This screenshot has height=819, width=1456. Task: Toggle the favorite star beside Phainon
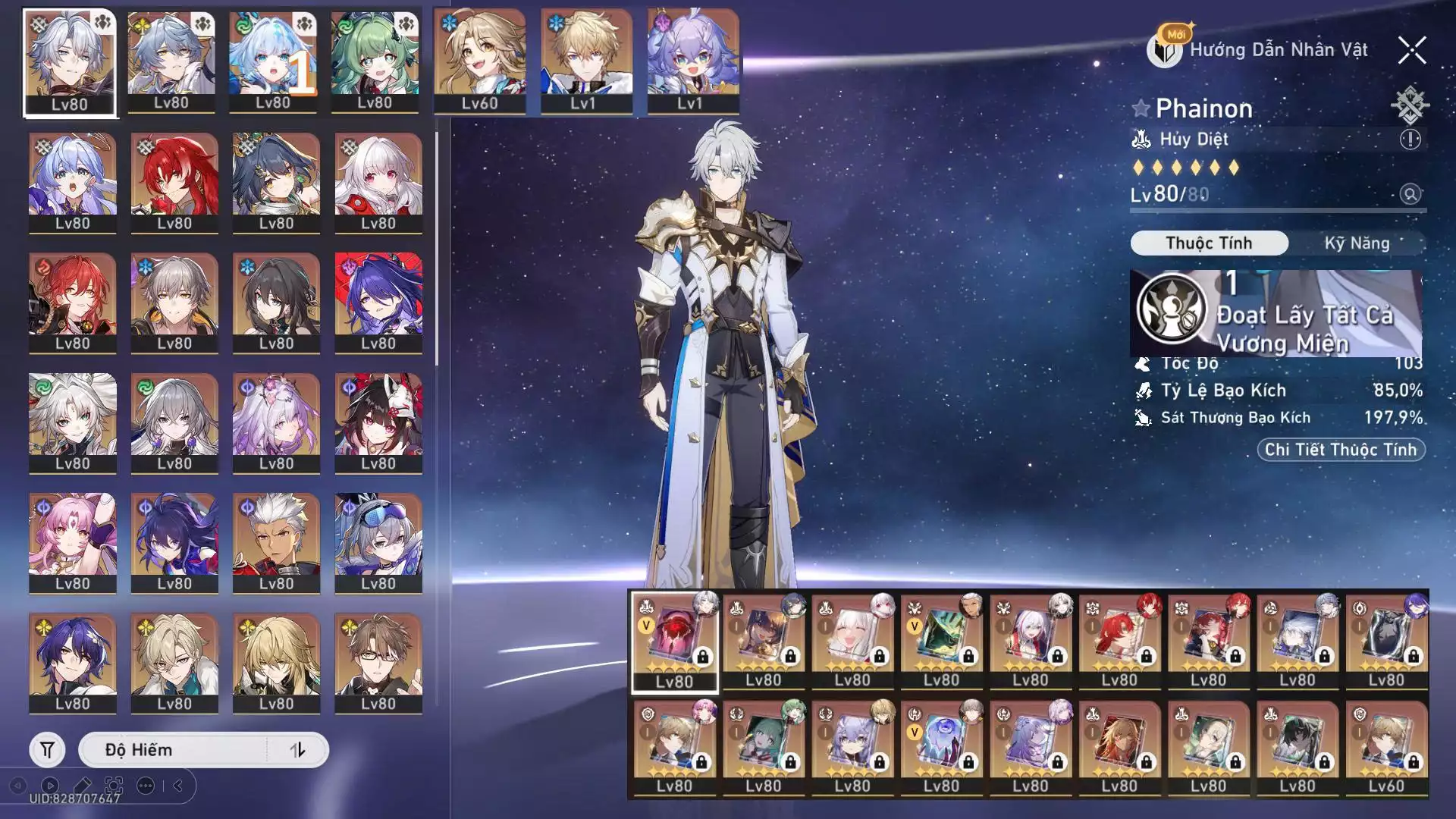[x=1141, y=108]
